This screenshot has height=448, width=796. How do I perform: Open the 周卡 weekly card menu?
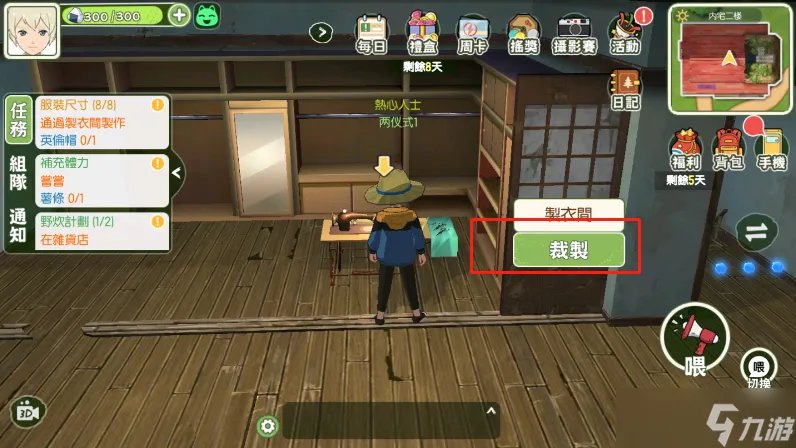(x=472, y=33)
